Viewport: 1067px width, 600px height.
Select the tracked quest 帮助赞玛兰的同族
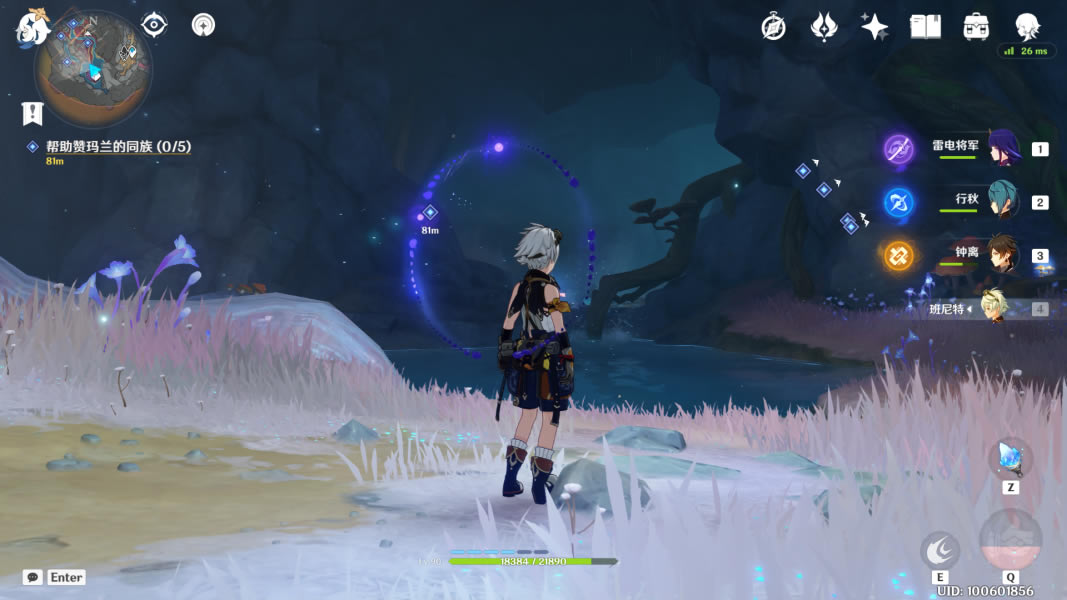118,147
